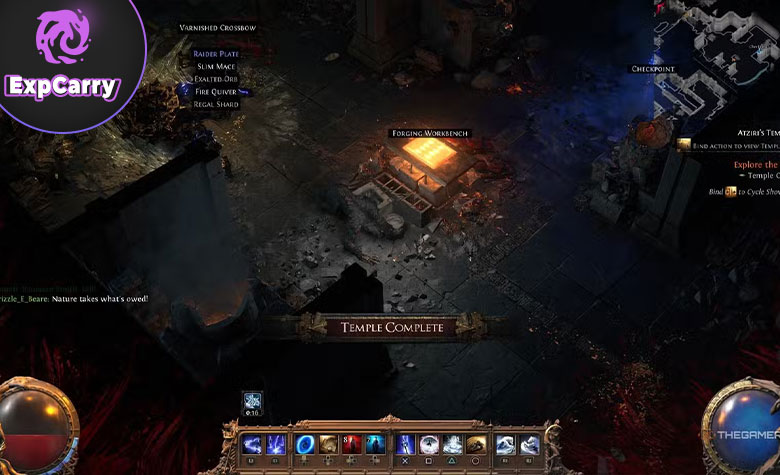The height and width of the screenshot is (475, 780).
Task: Collect the Regal Shard item label
Action: coord(216,104)
